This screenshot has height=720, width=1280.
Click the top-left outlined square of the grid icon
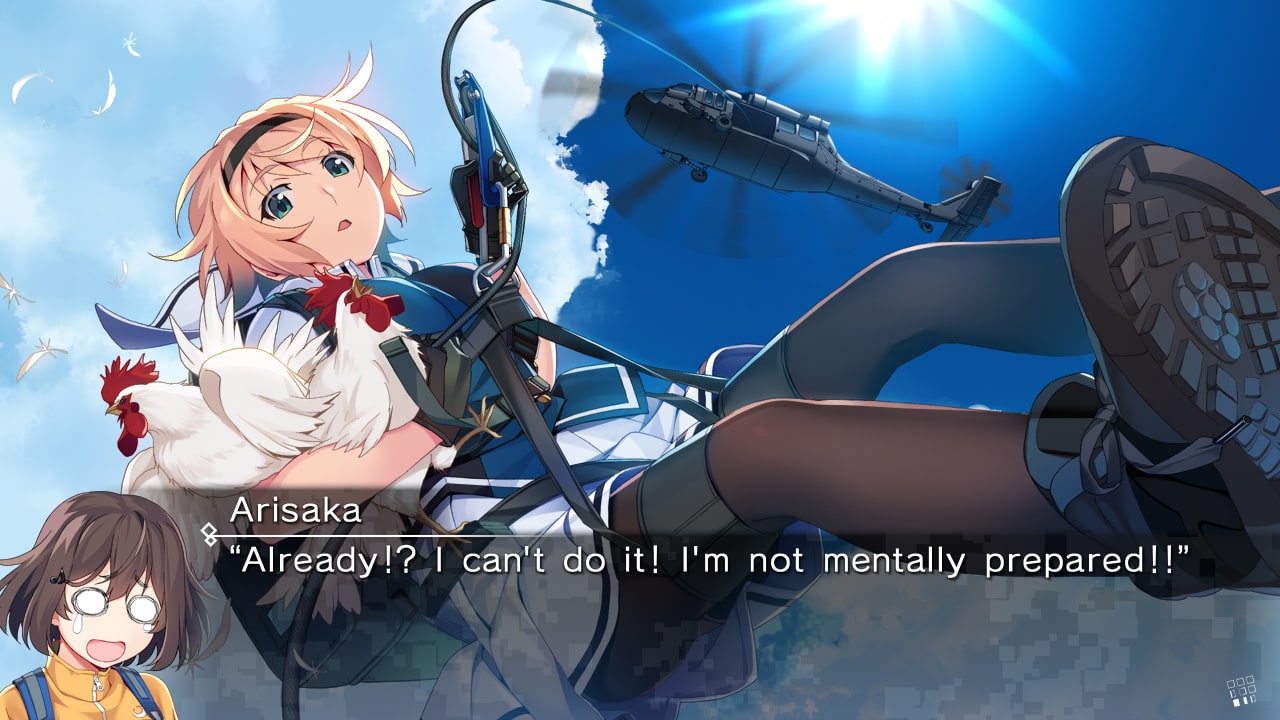click(1231, 684)
